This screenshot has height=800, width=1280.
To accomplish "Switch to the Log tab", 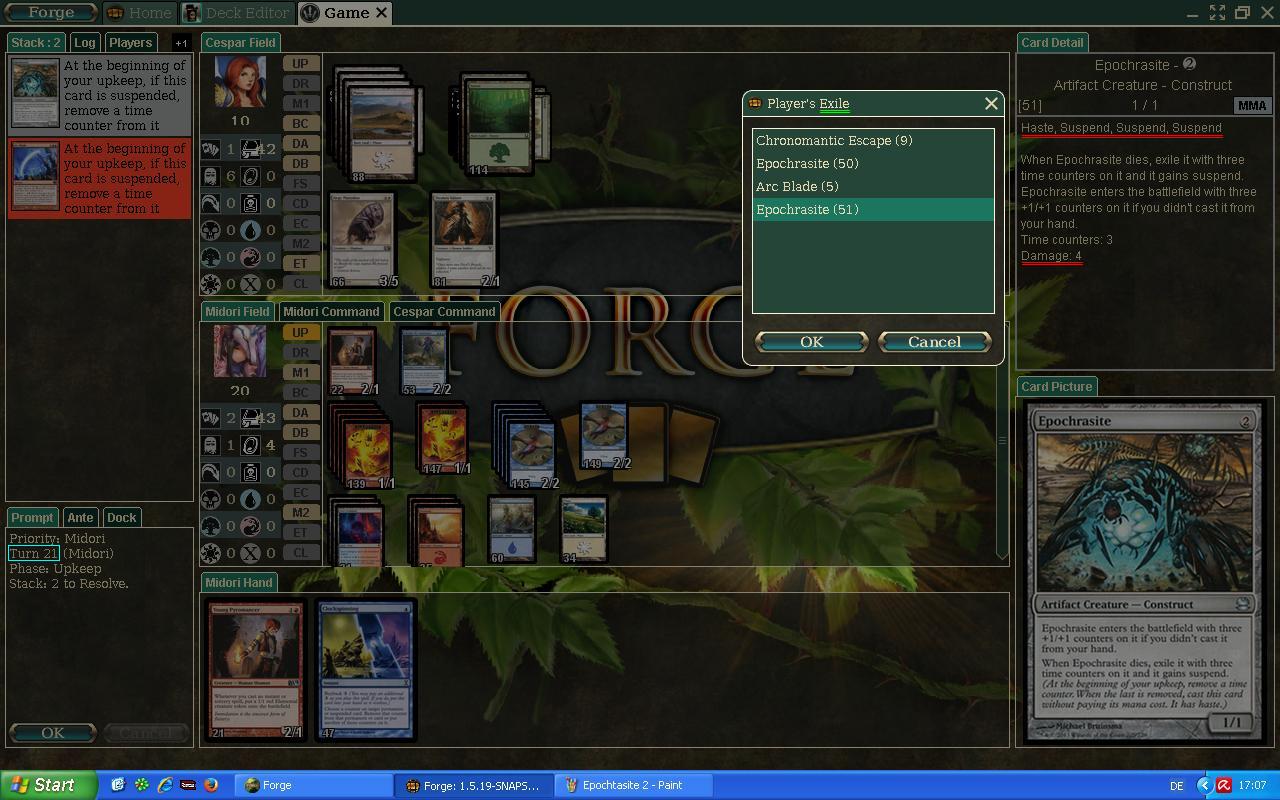I will (x=85, y=43).
